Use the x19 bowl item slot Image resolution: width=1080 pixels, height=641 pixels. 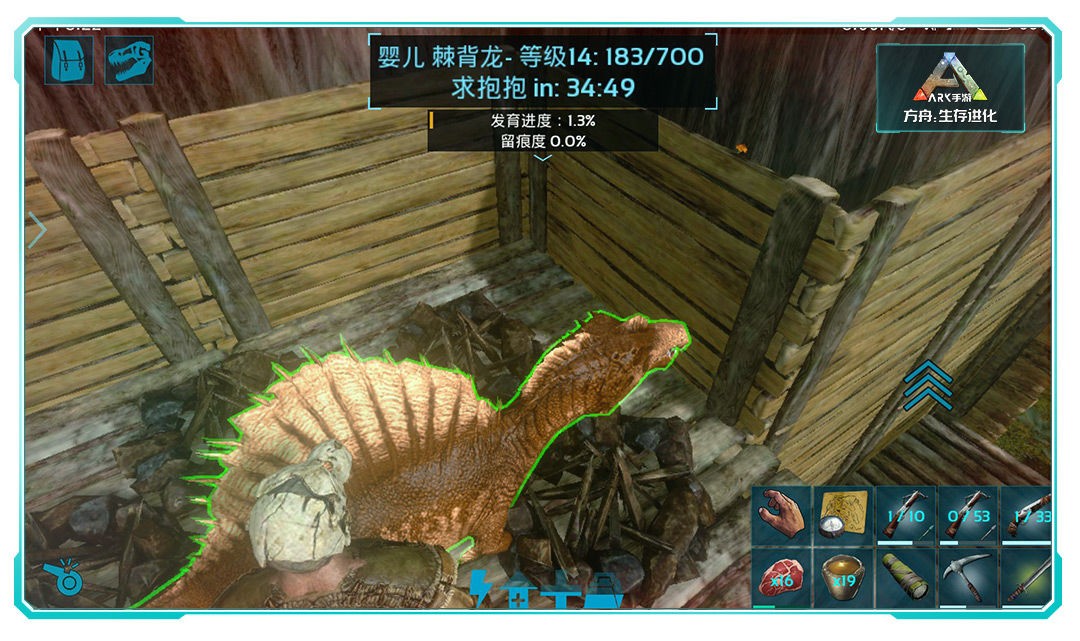click(843, 578)
